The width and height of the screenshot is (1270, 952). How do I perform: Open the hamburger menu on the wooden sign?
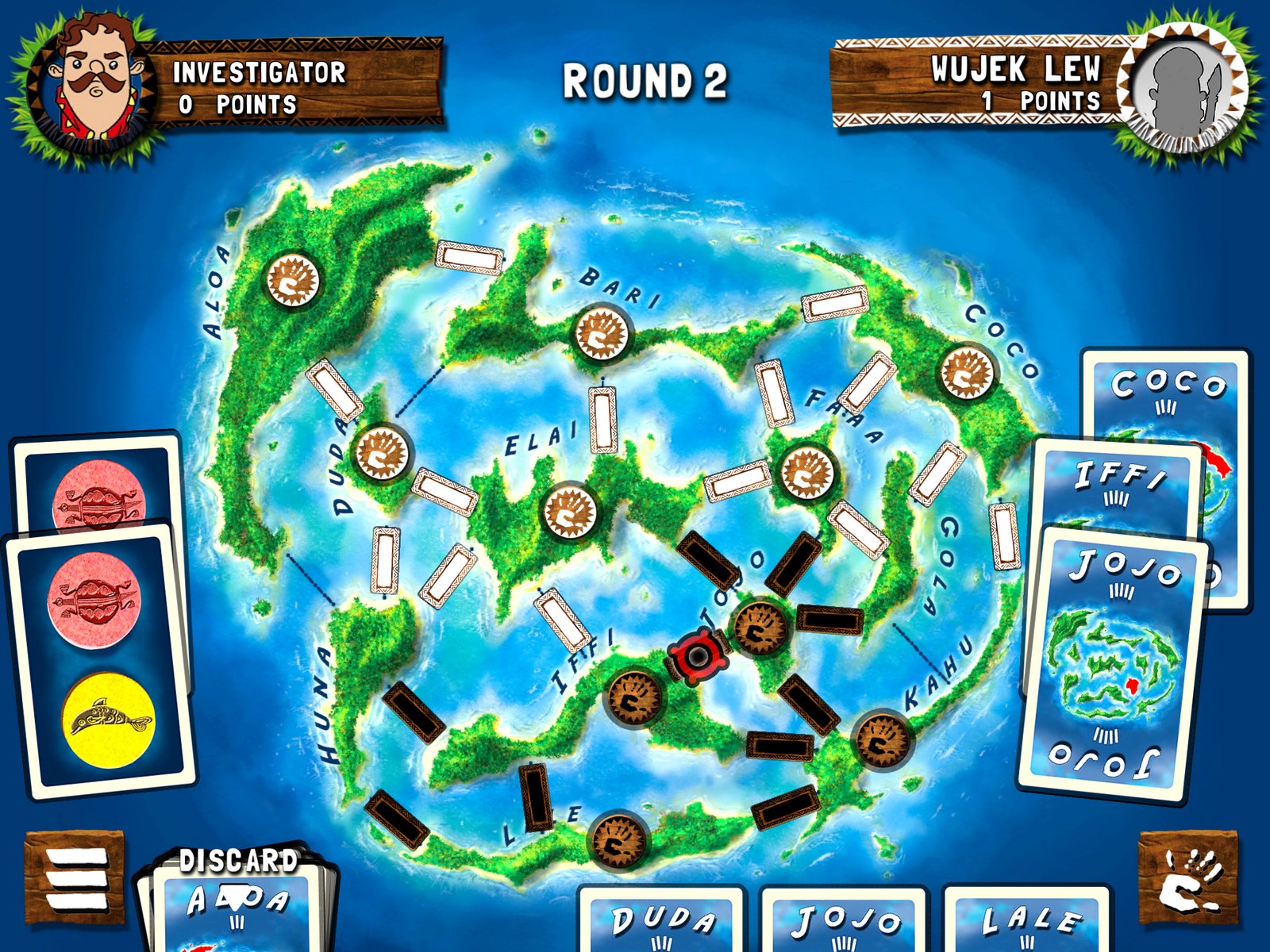[x=75, y=879]
